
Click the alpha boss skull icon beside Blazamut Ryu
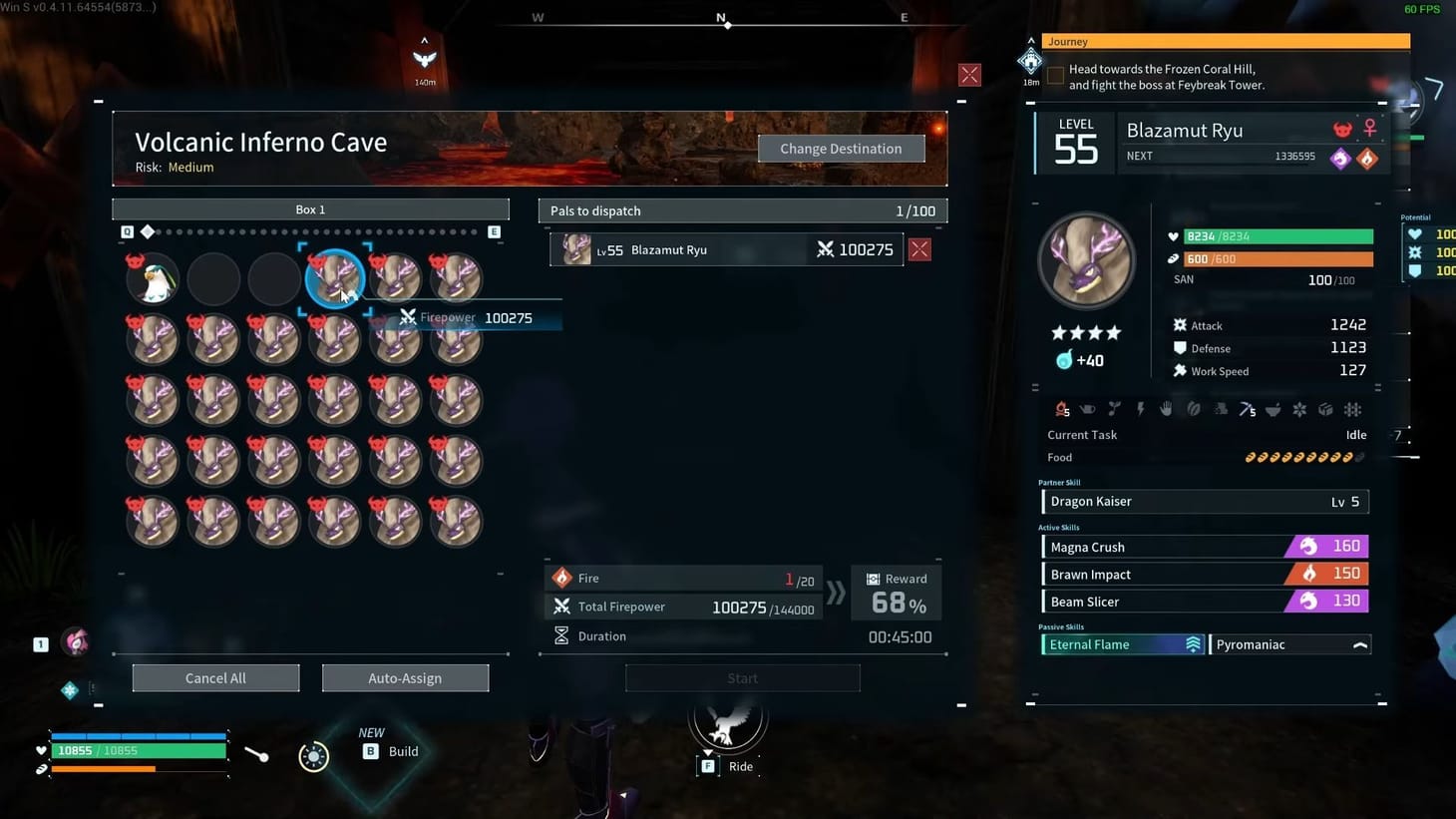(x=1341, y=129)
